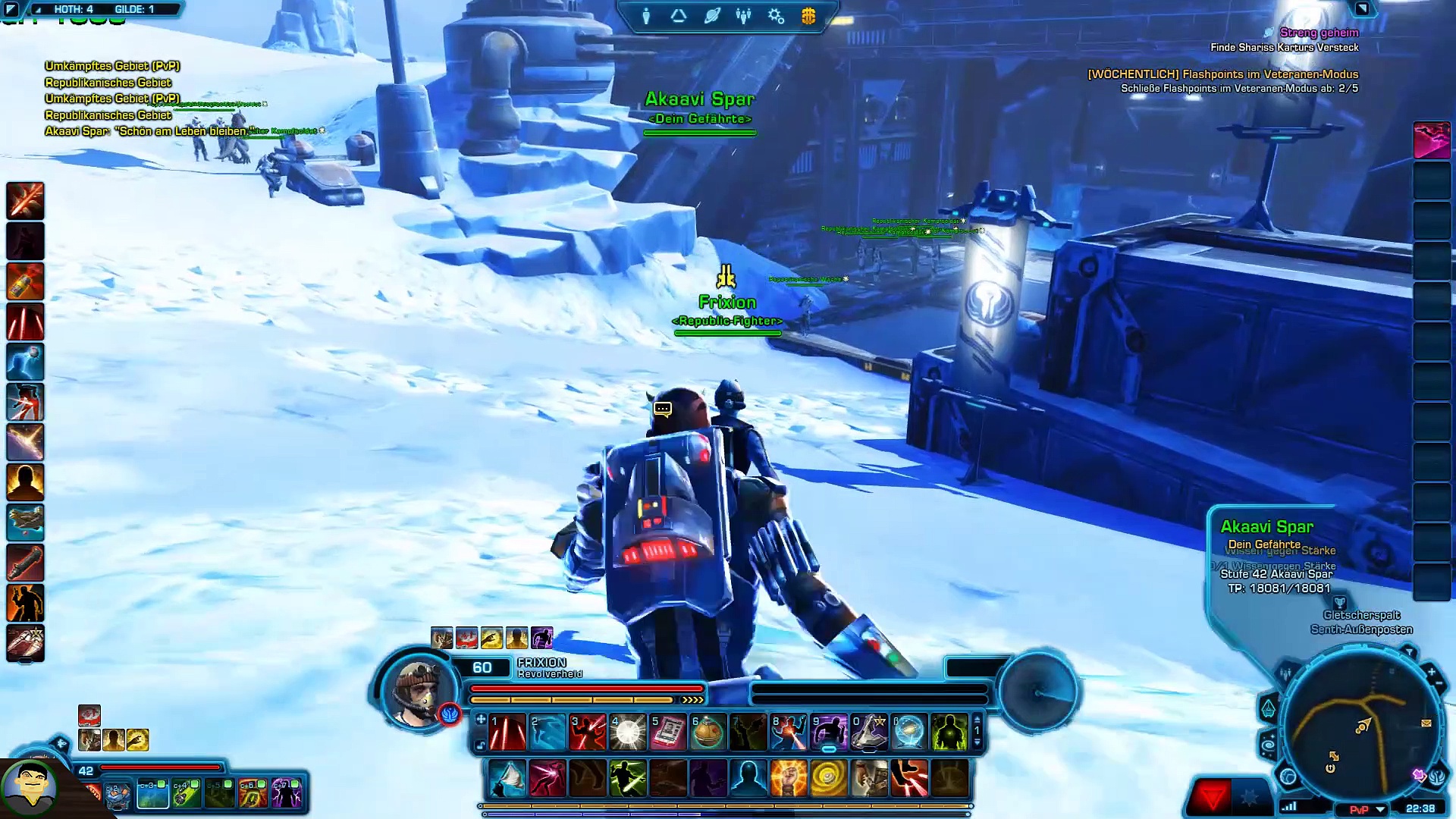1456x819 pixels.
Task: Use the white surrender flag ability
Action: (x=507, y=778)
